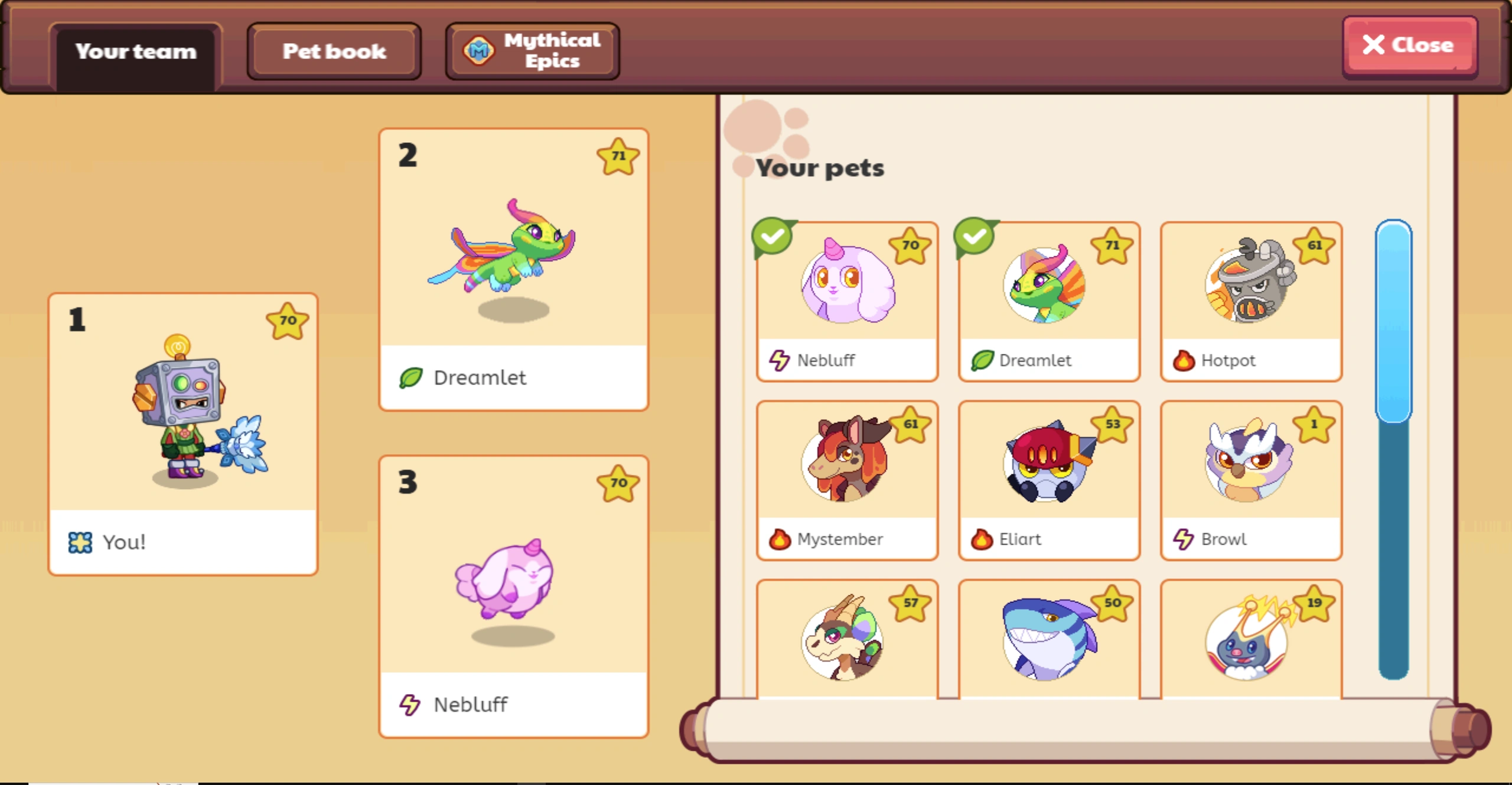Click the leaf element icon beside Dreamlet
Viewport: 1512px width, 785px height.
(982, 359)
